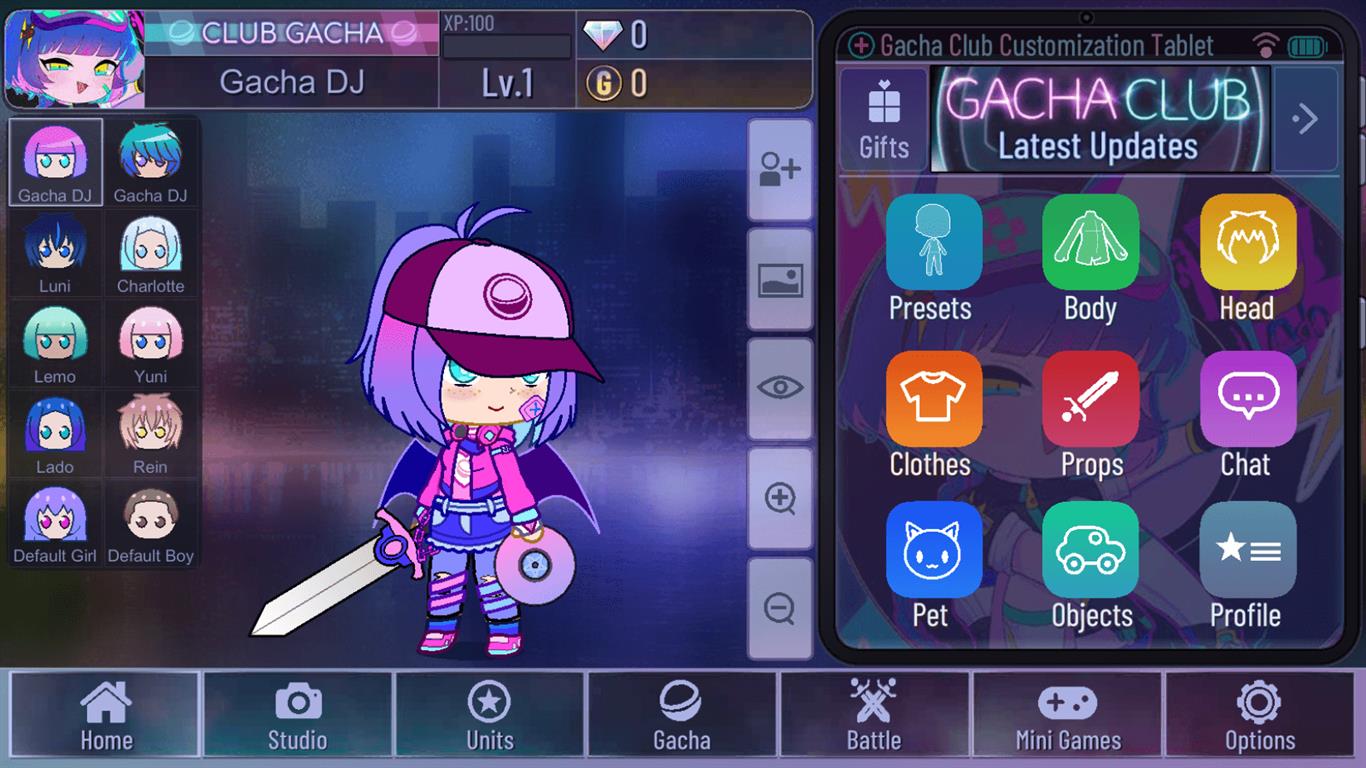Open the Pet selection icon

pyautogui.click(x=931, y=549)
